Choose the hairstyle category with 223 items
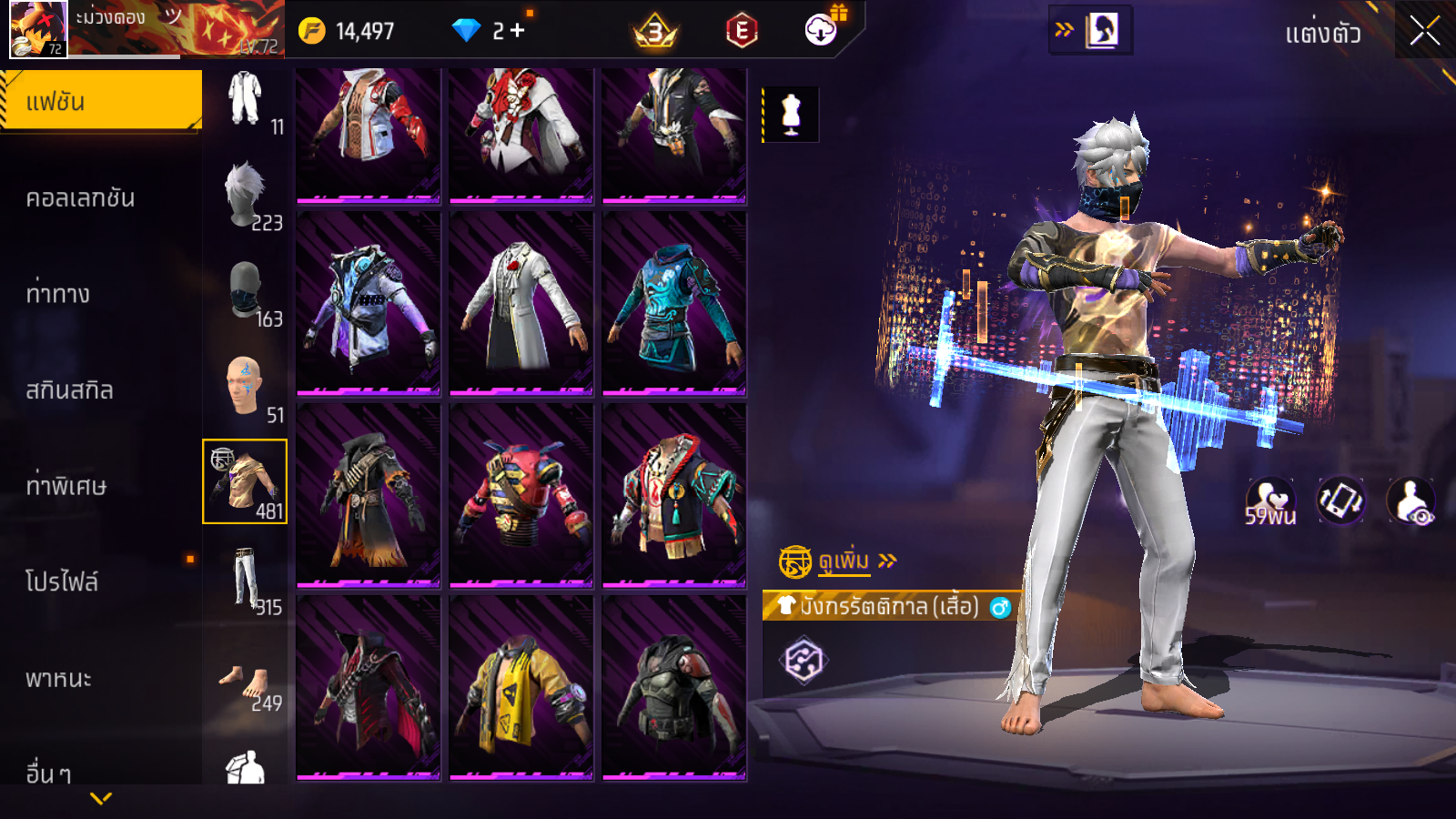This screenshot has width=1456, height=819. [246, 196]
